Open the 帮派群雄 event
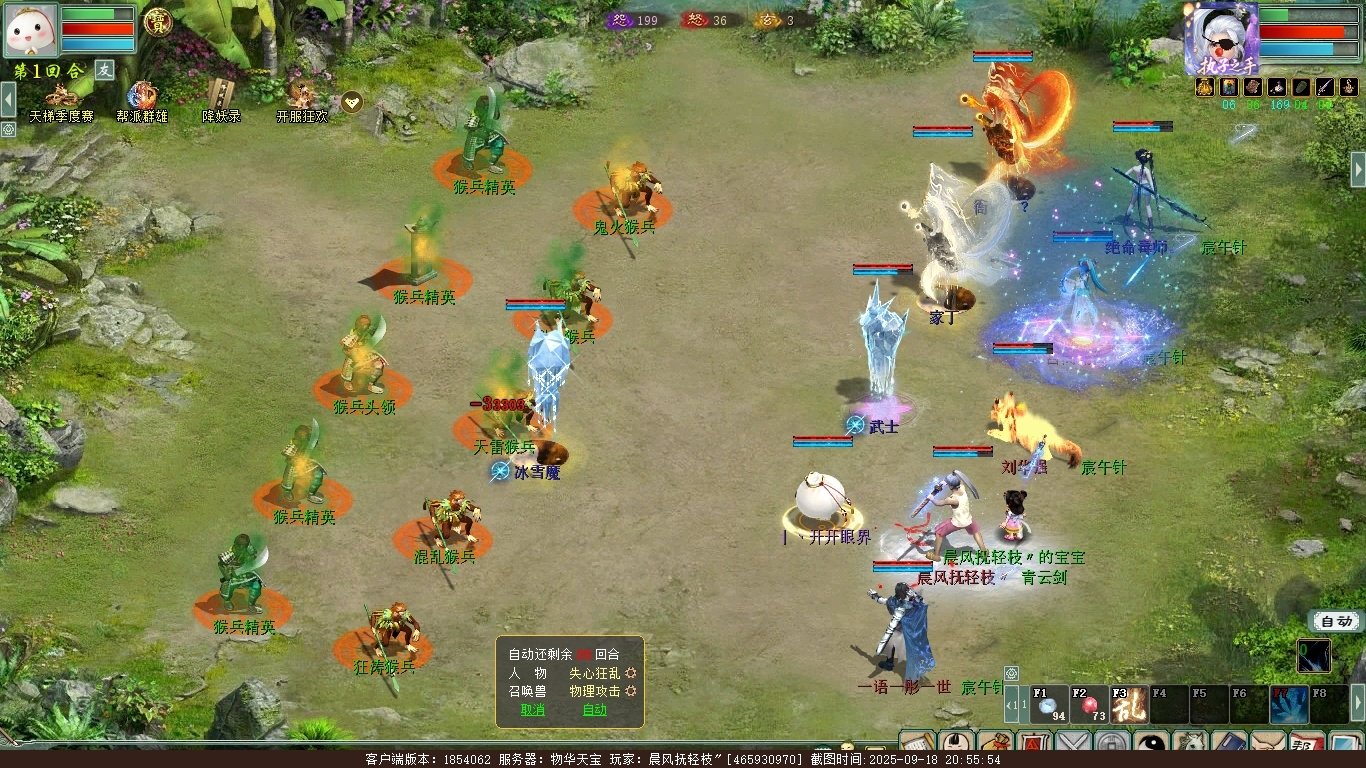 (x=142, y=102)
